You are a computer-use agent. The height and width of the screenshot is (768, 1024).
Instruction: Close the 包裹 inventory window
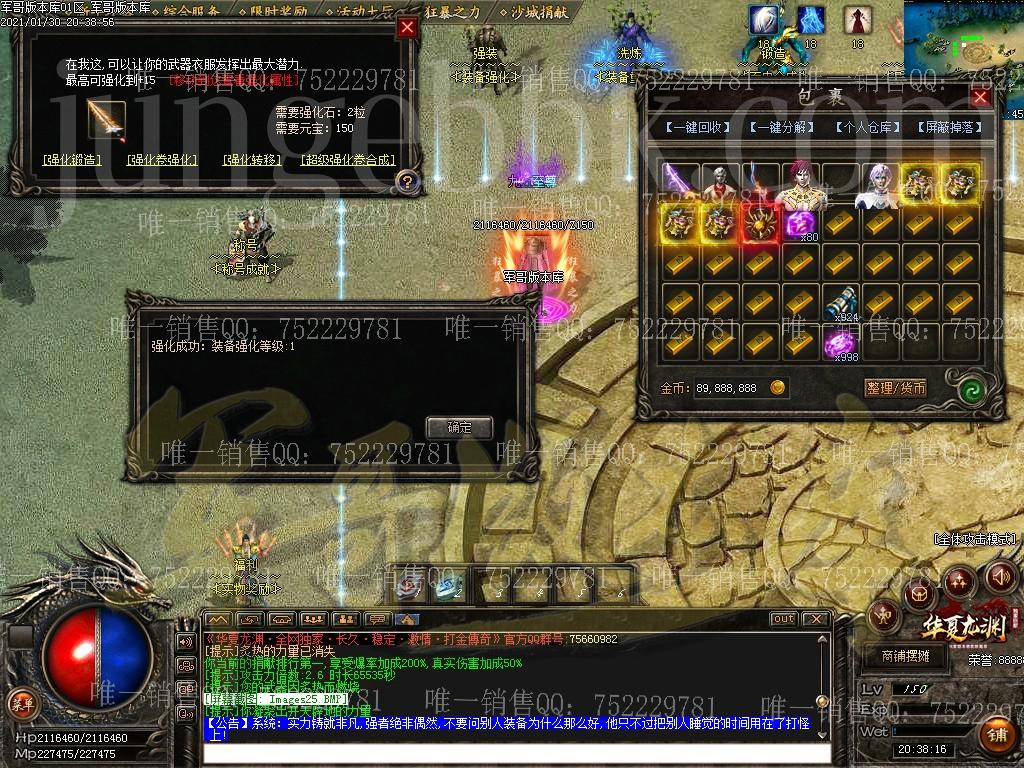point(980,97)
